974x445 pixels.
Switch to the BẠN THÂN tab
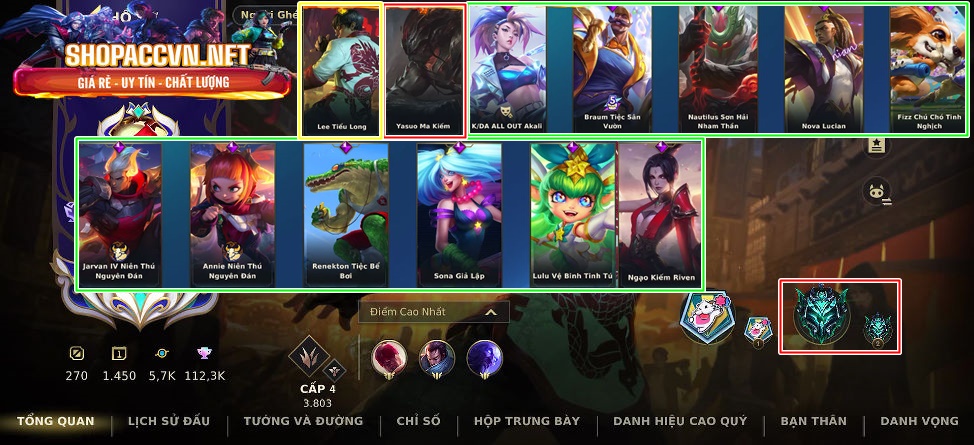[x=813, y=421]
